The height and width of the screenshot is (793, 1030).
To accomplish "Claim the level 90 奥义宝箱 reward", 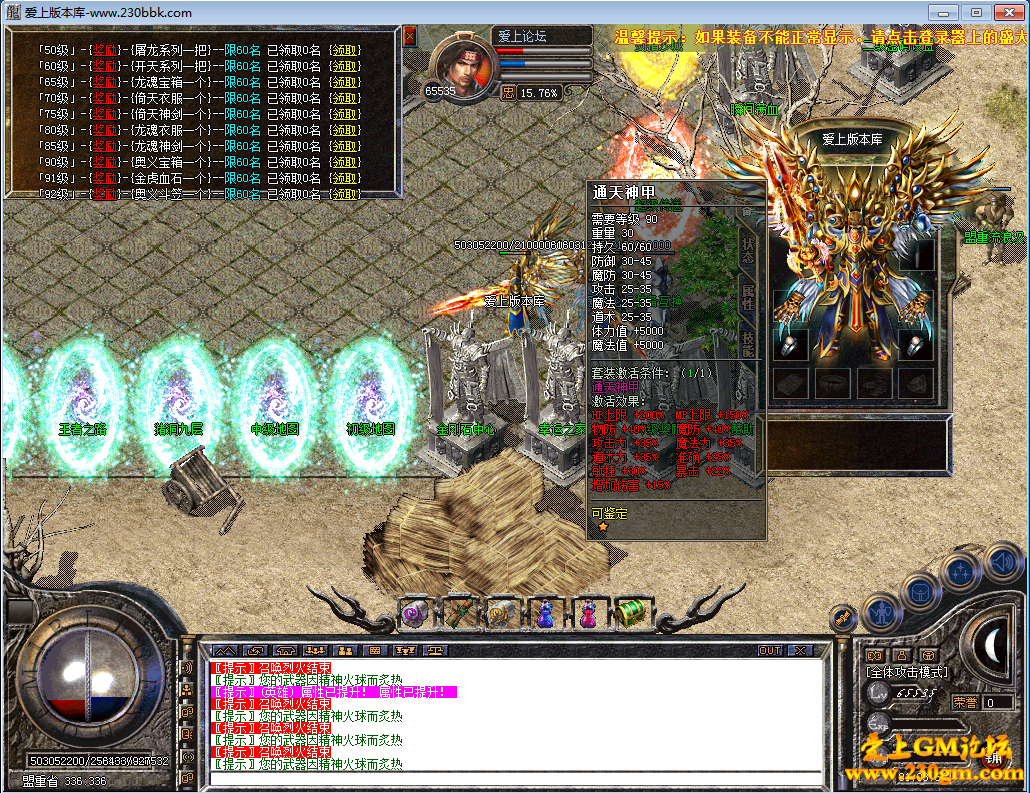I will tap(345, 162).
